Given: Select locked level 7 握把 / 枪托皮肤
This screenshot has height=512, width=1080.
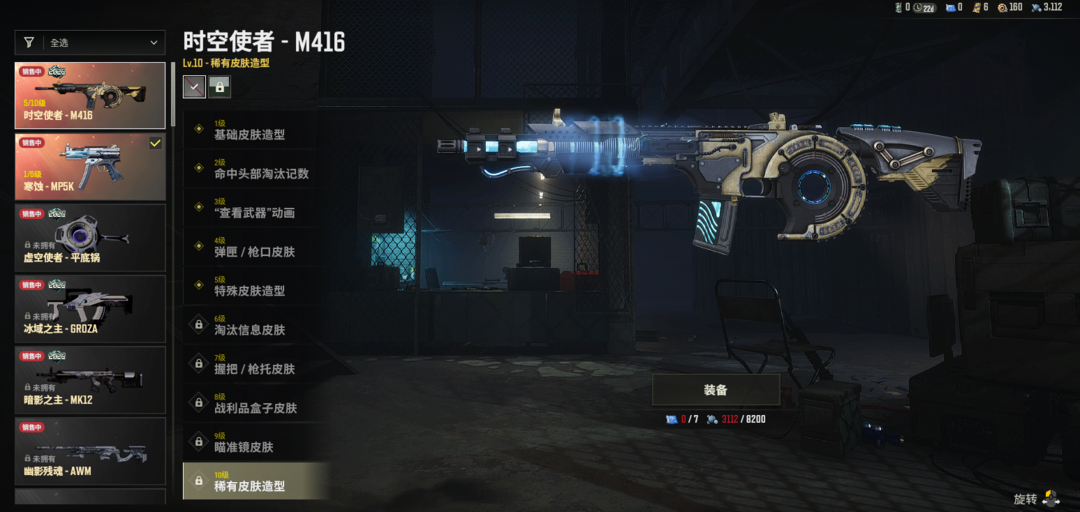Looking at the screenshot, I should (x=256, y=365).
